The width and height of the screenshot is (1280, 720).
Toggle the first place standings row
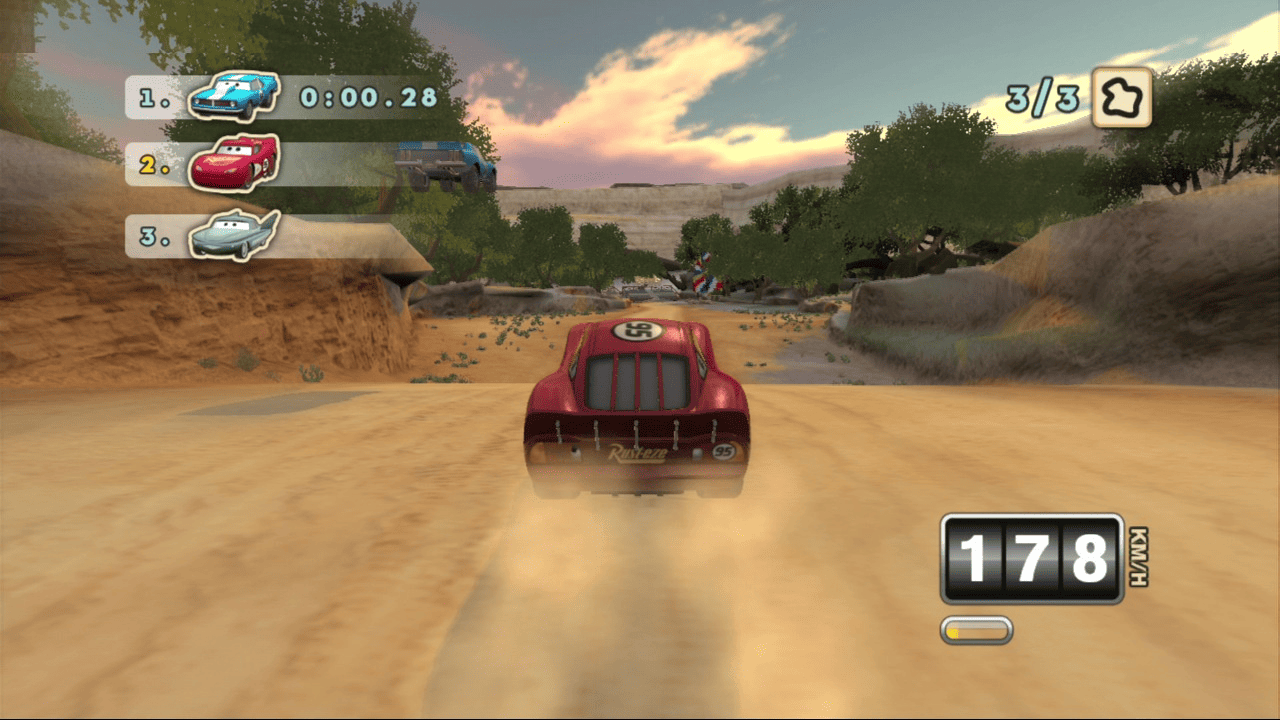pos(280,98)
